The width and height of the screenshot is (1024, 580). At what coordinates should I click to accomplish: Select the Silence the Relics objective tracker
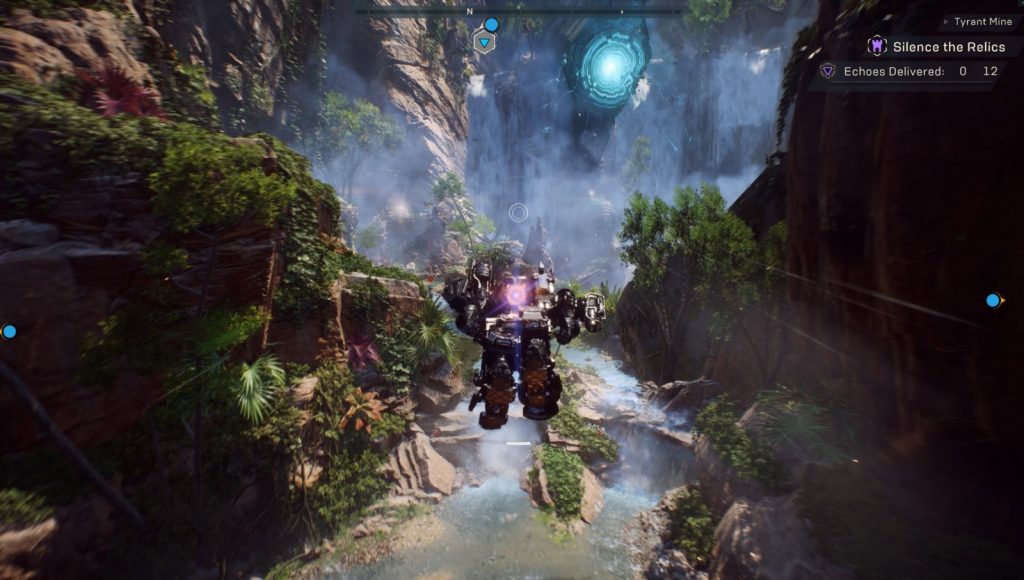938,46
